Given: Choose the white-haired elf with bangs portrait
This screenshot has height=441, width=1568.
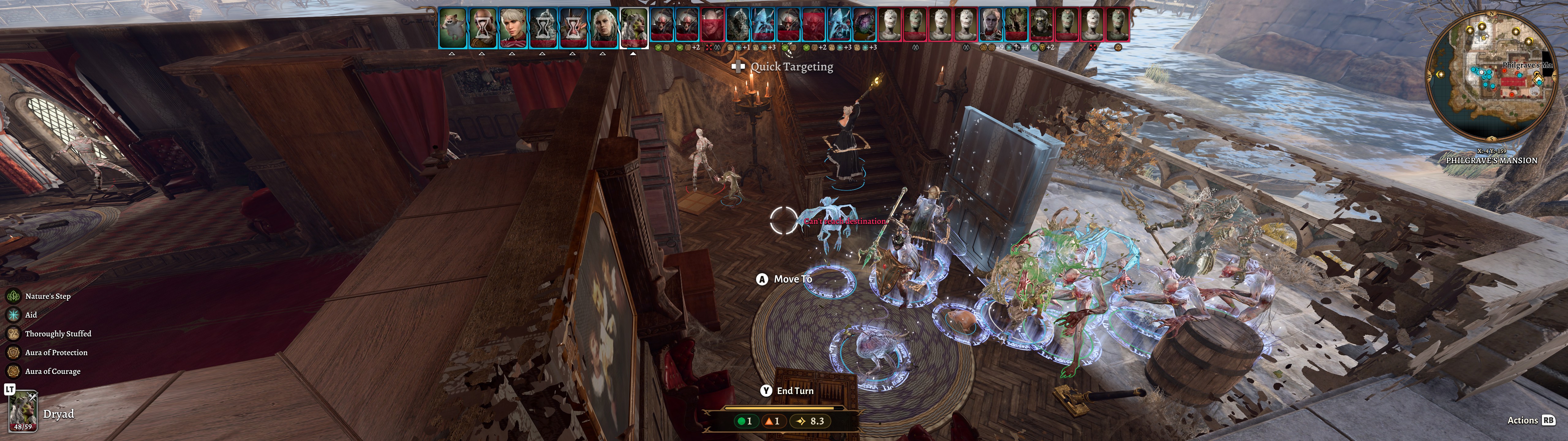Looking at the screenshot, I should click(513, 28).
